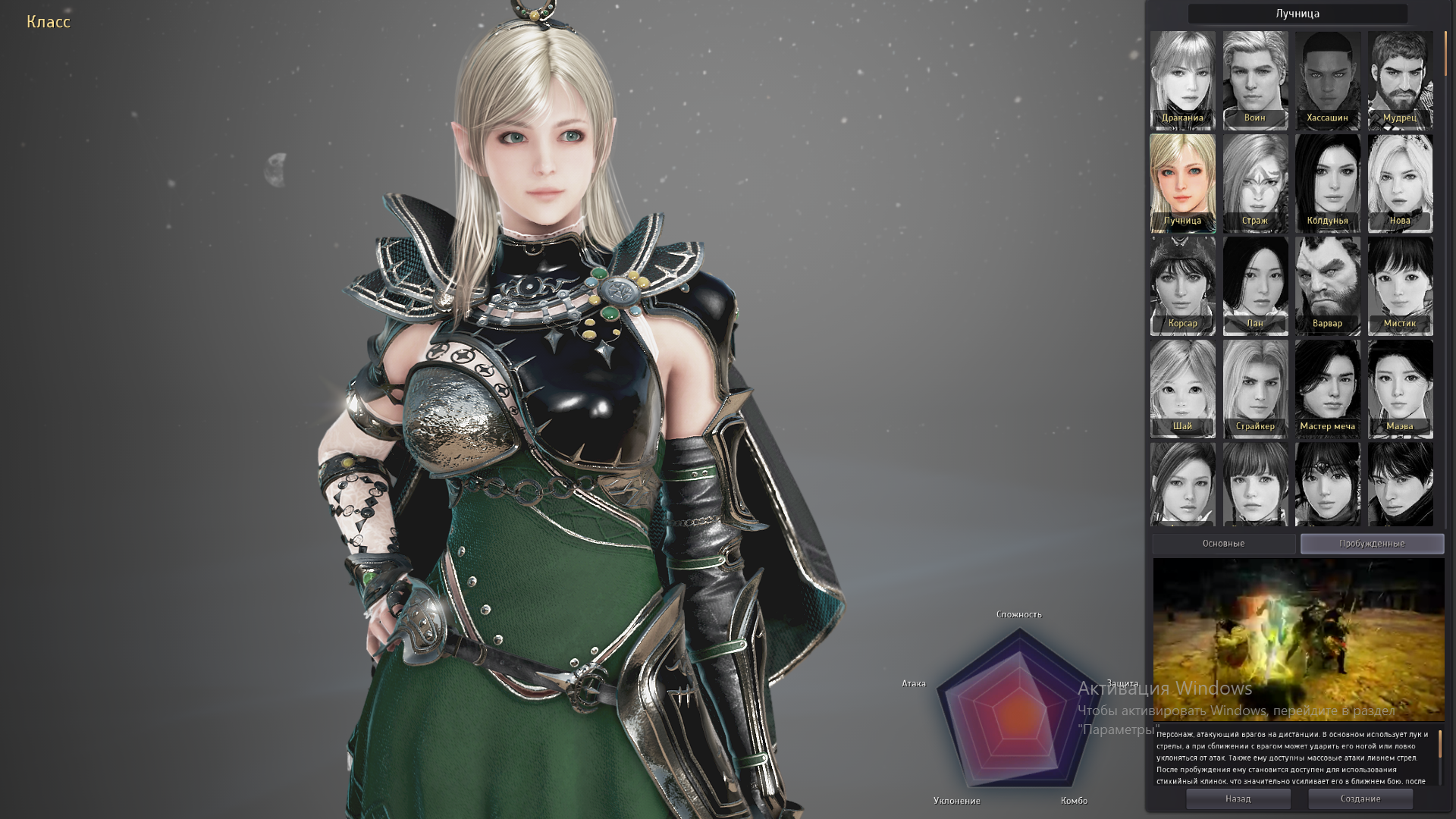Select the Мудрец class portrait
The image size is (1456, 819).
coord(1400,79)
